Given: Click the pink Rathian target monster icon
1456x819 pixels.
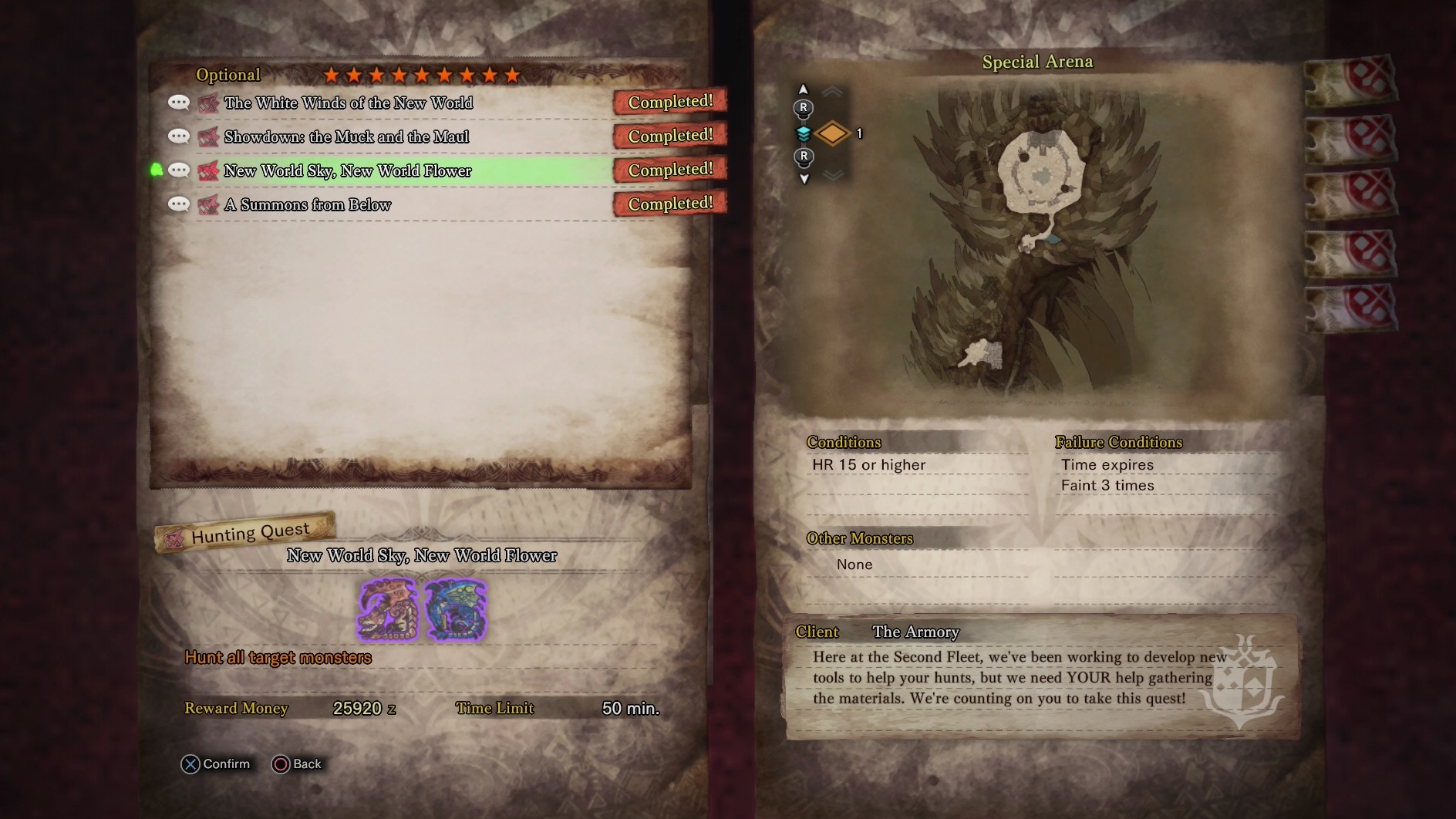Looking at the screenshot, I should pyautogui.click(x=388, y=609).
